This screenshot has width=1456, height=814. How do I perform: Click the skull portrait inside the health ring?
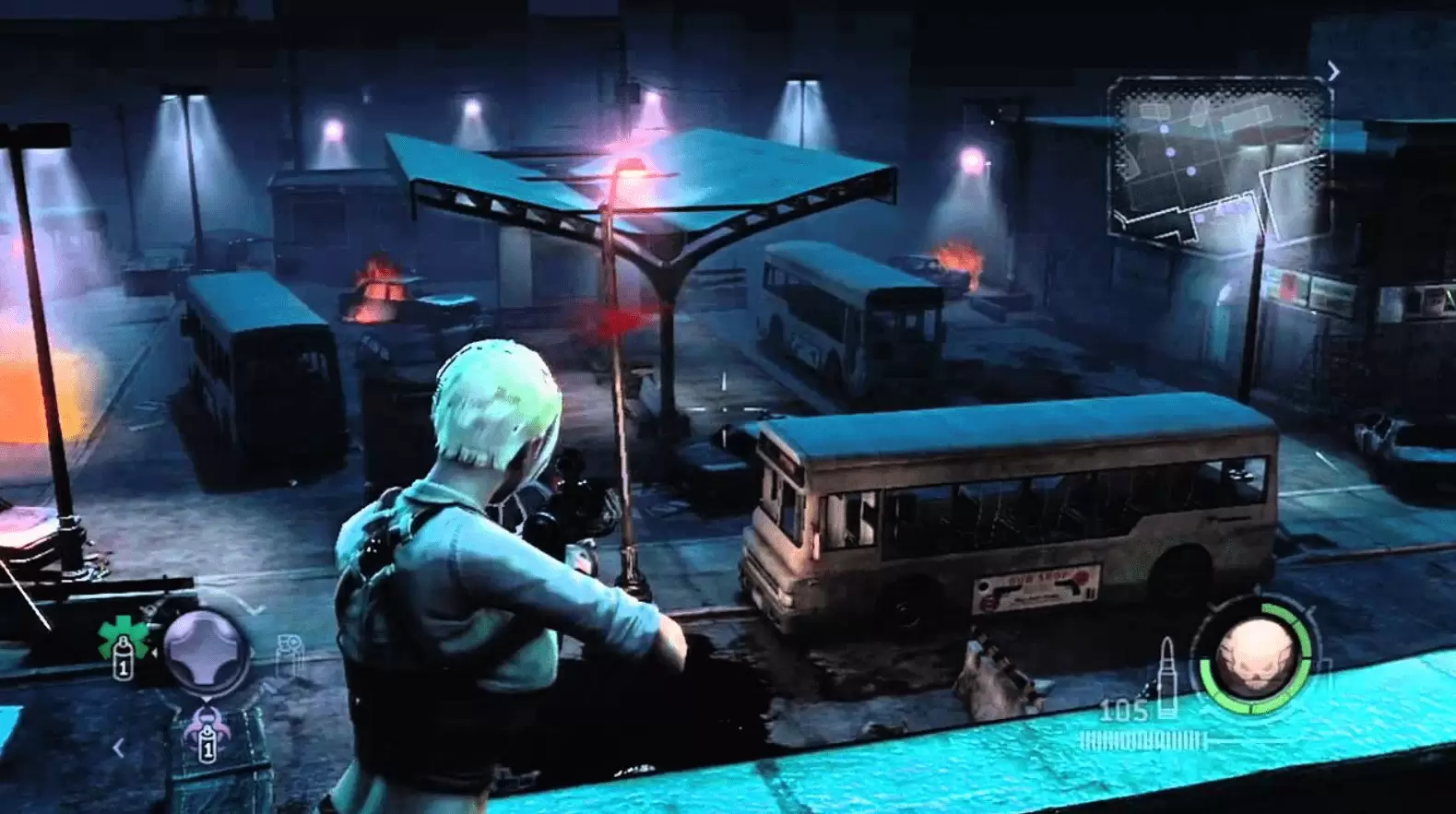(1258, 655)
